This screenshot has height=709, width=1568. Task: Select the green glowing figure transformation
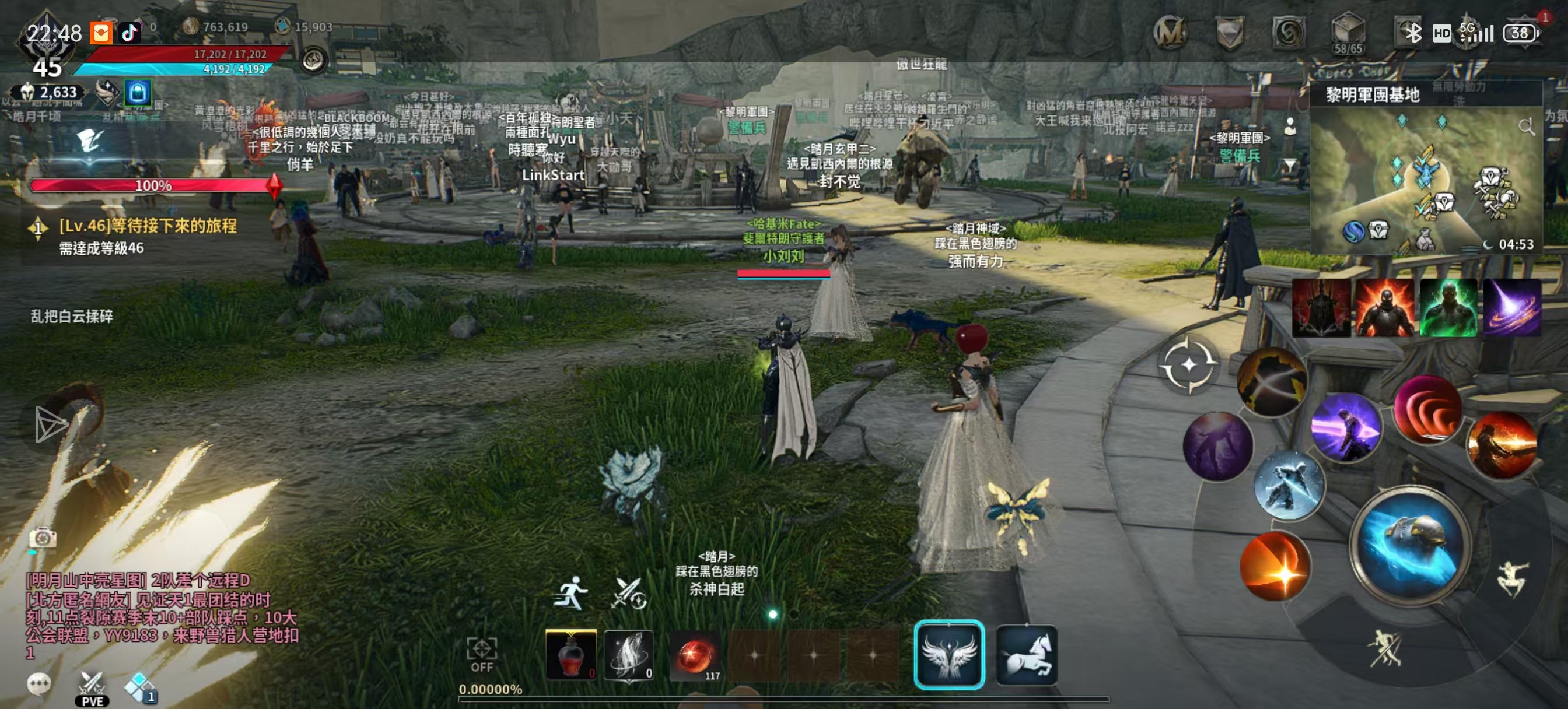(x=1448, y=308)
